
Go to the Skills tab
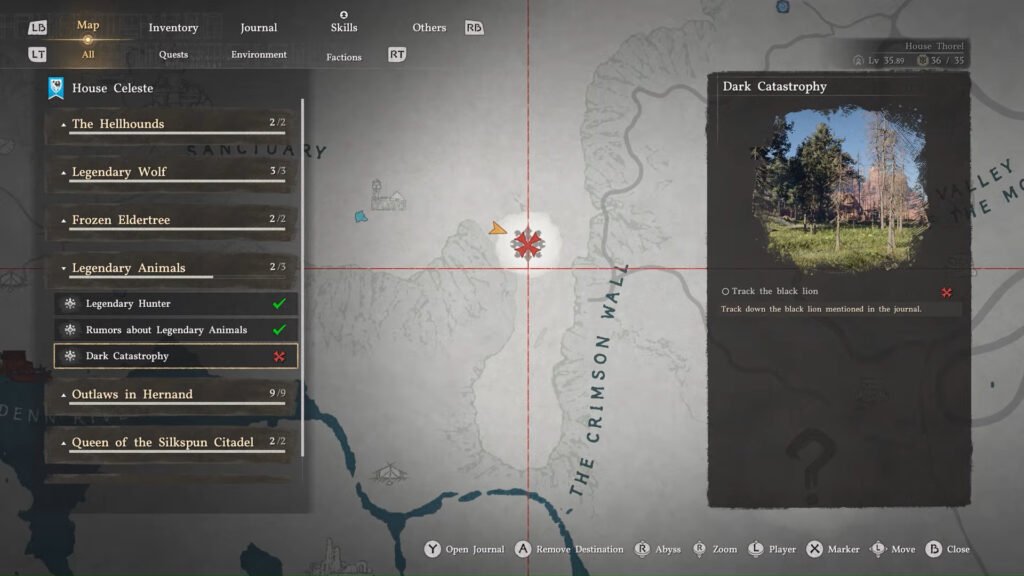(344, 27)
